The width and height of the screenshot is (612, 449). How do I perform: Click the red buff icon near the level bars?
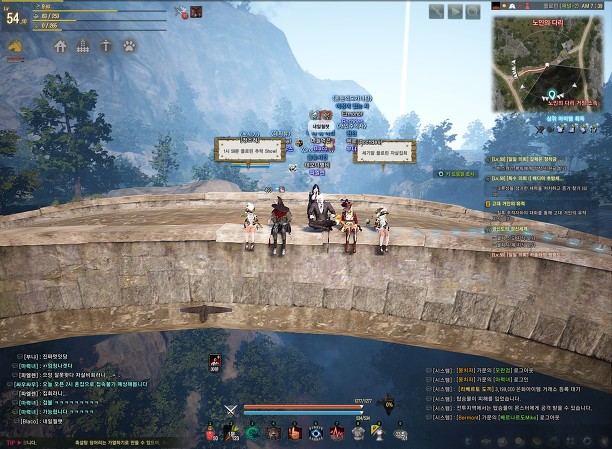[x=196, y=12]
